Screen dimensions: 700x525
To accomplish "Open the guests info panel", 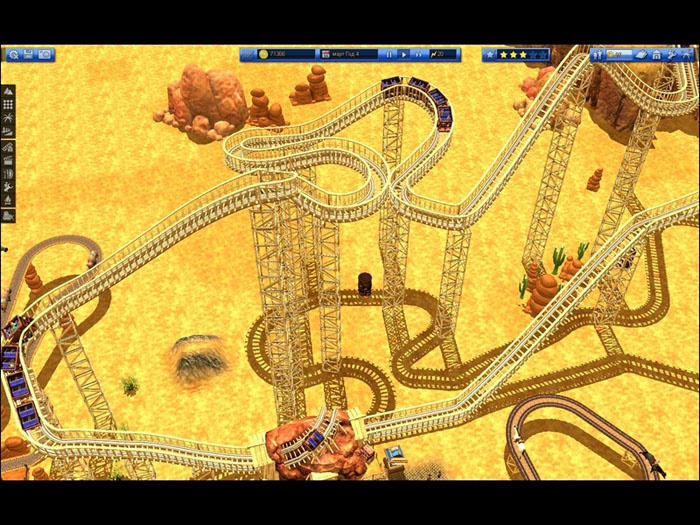I will click(598, 55).
